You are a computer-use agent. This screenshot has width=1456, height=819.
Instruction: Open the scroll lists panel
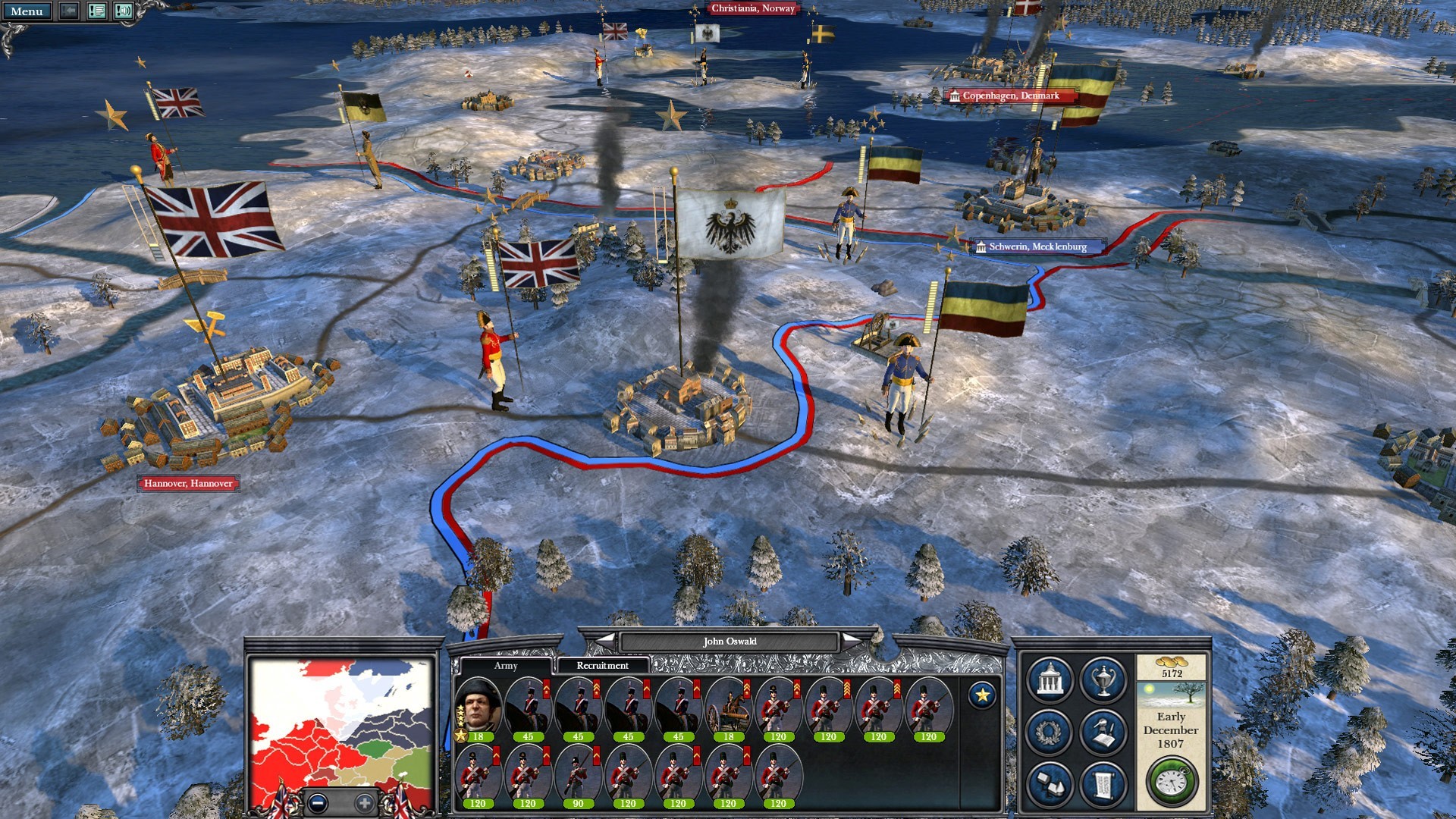pyautogui.click(x=1103, y=784)
